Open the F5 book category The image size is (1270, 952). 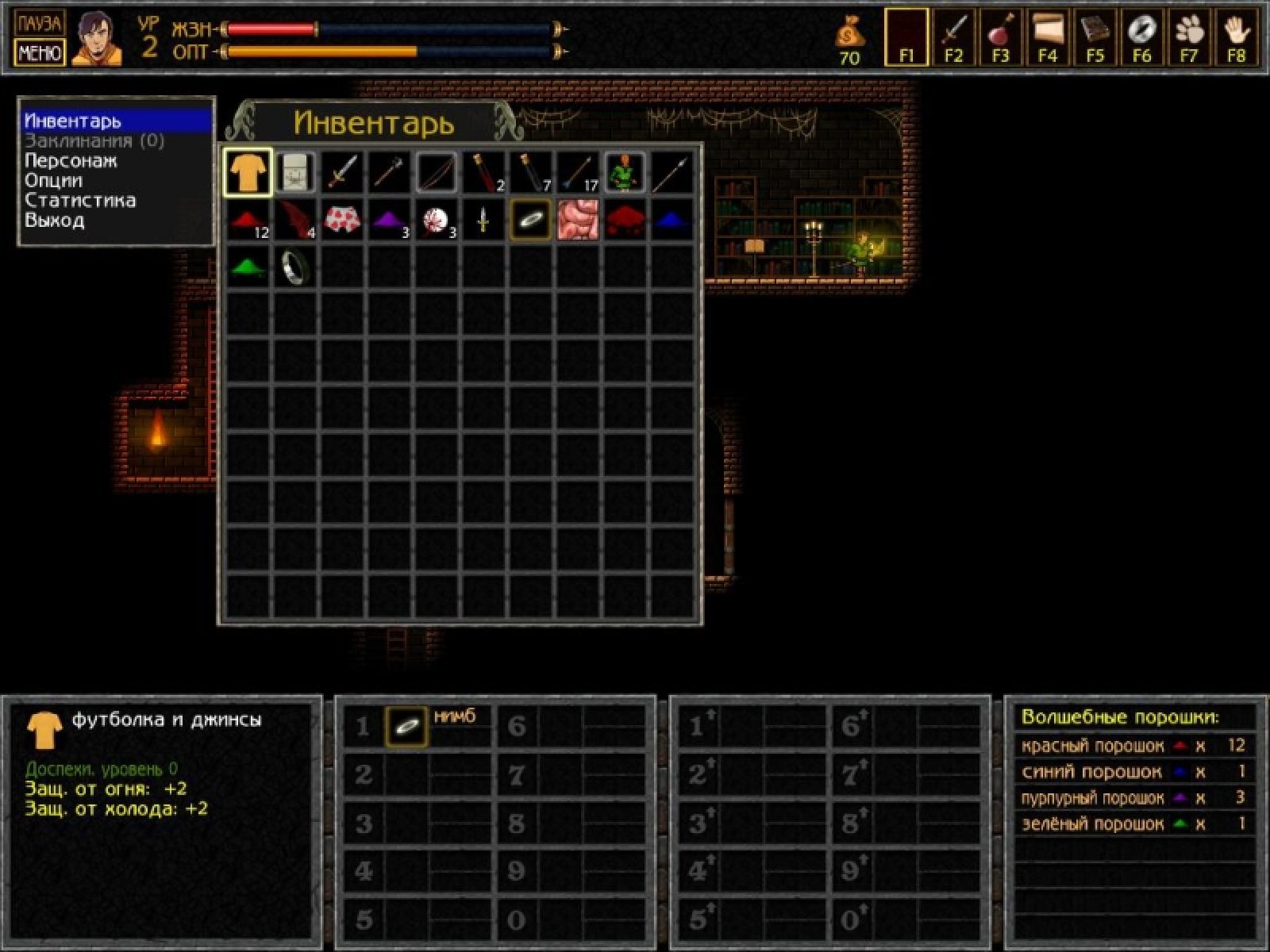1095,36
